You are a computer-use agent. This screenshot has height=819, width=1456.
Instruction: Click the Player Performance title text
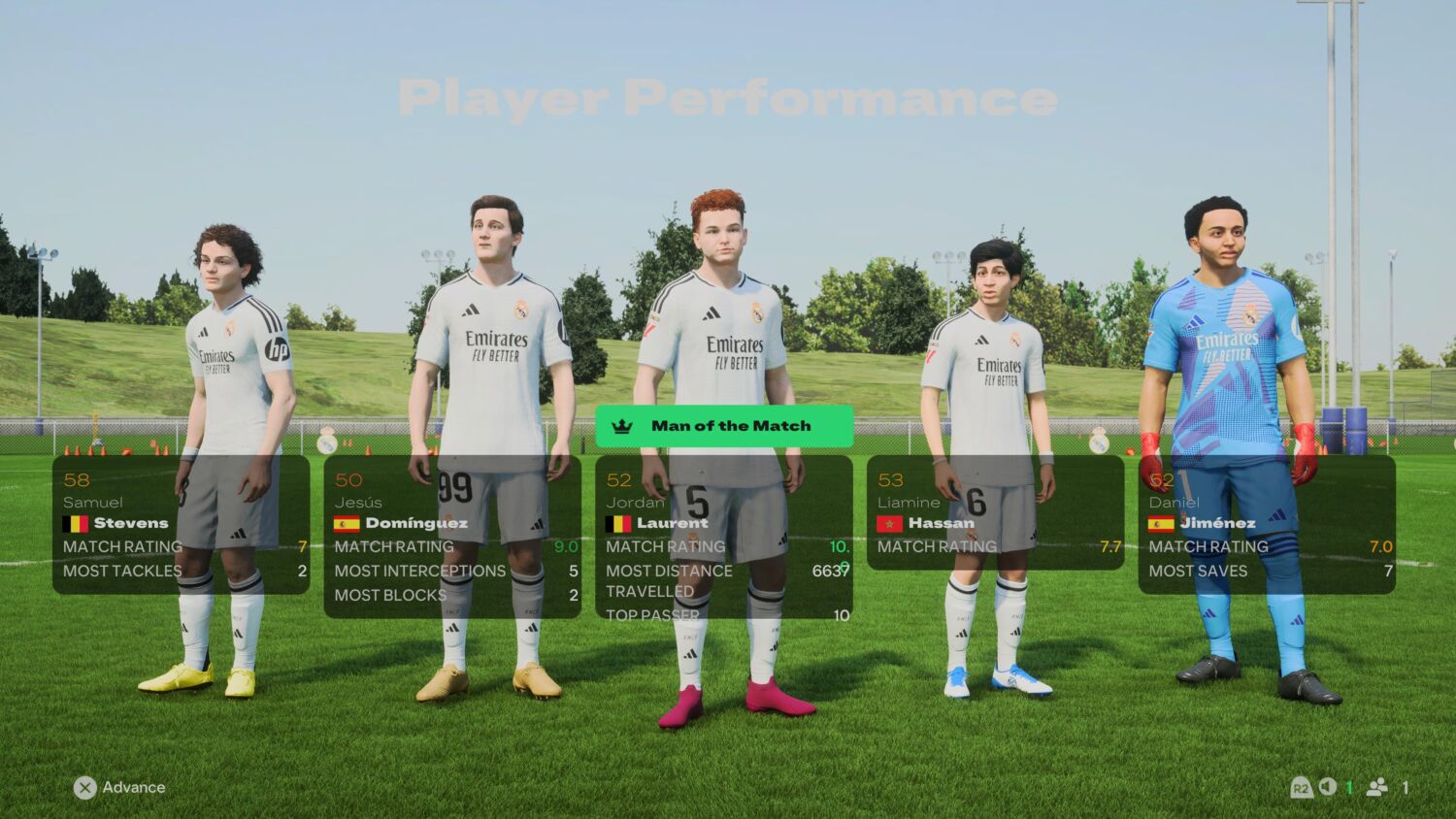(x=728, y=97)
